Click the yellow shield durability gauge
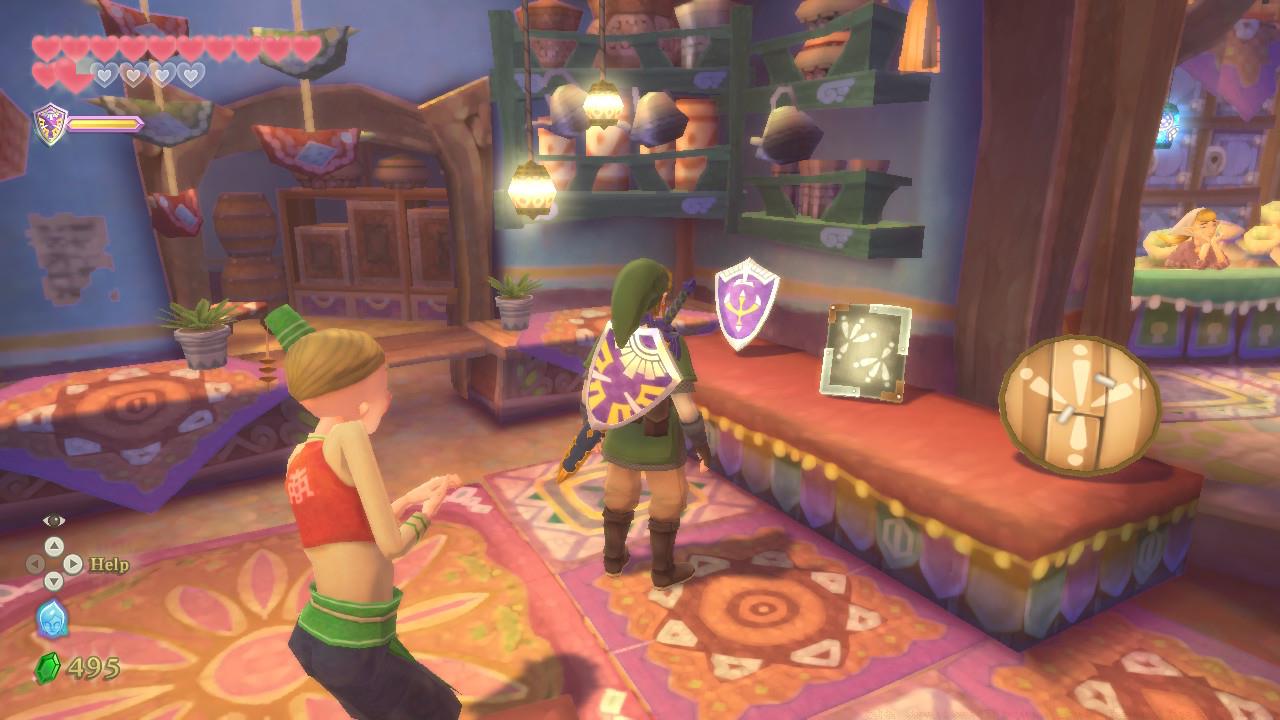 [x=103, y=123]
